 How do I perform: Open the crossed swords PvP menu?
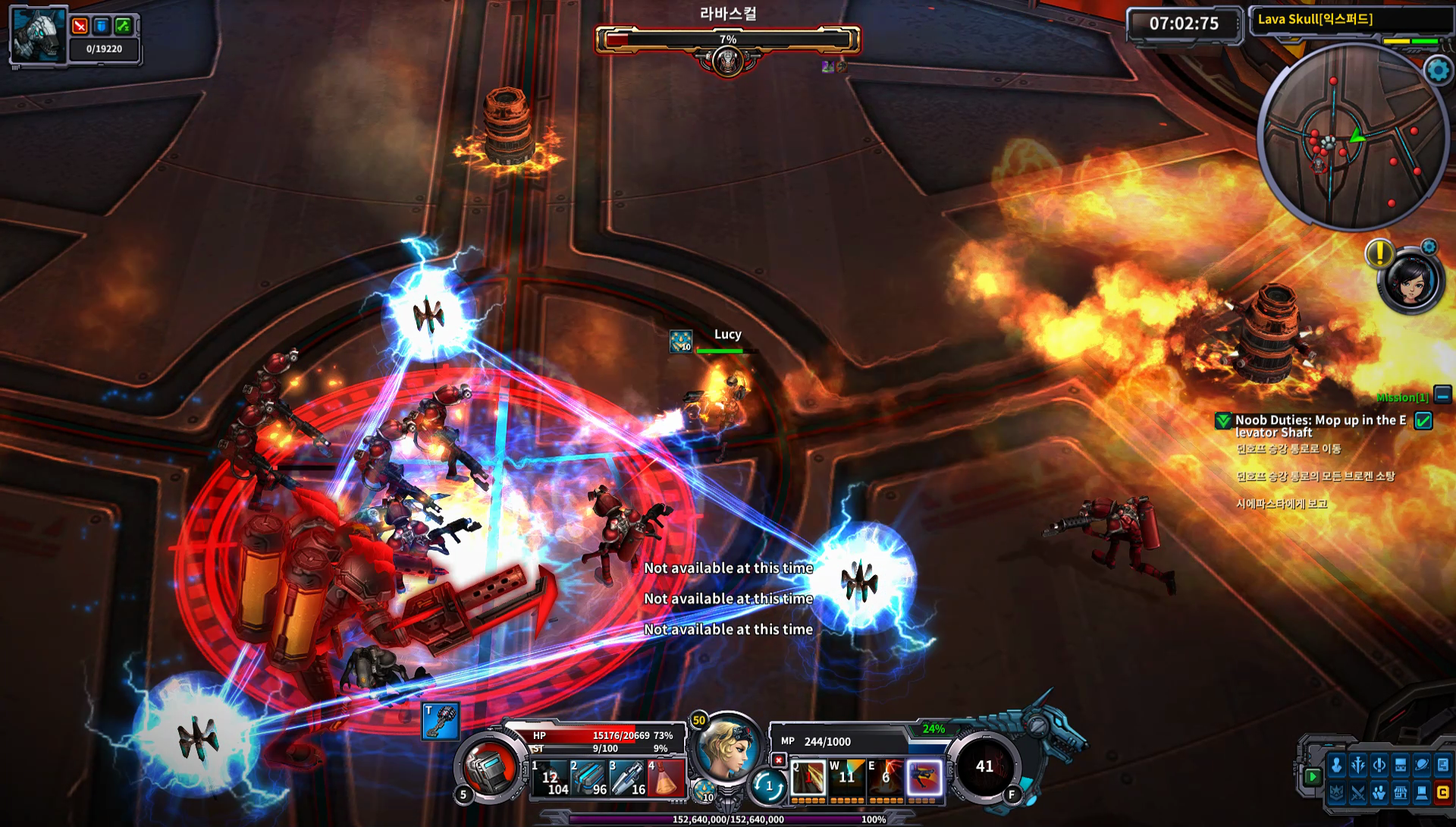[x=1358, y=794]
